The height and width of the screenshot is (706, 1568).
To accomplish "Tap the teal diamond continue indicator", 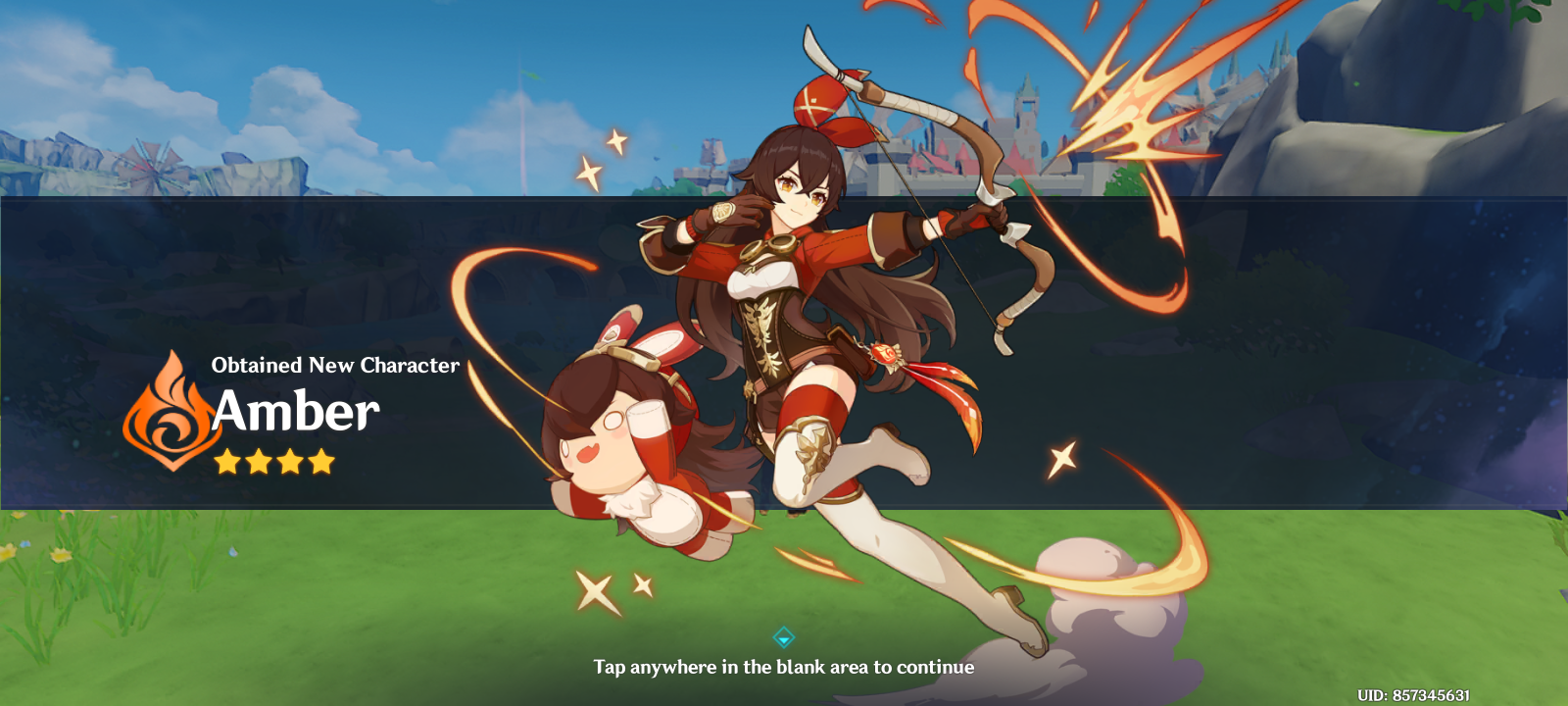I will [x=783, y=635].
